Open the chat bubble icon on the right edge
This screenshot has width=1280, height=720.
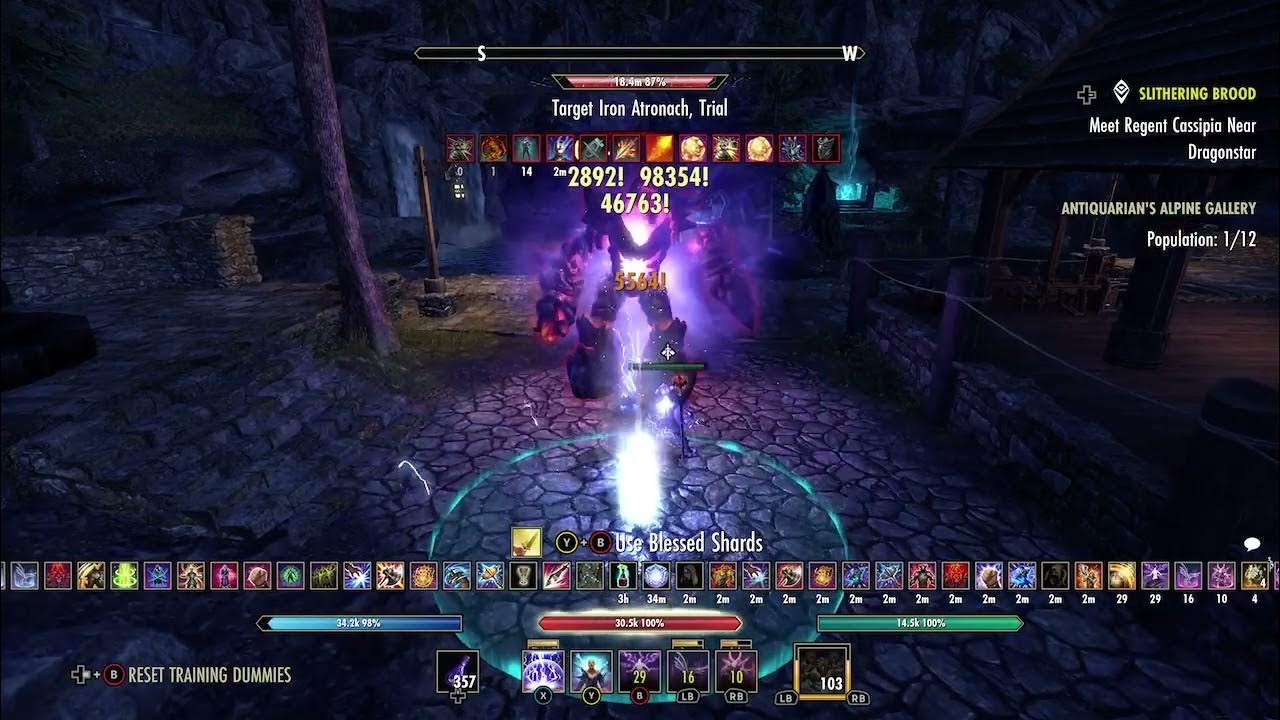1249,542
